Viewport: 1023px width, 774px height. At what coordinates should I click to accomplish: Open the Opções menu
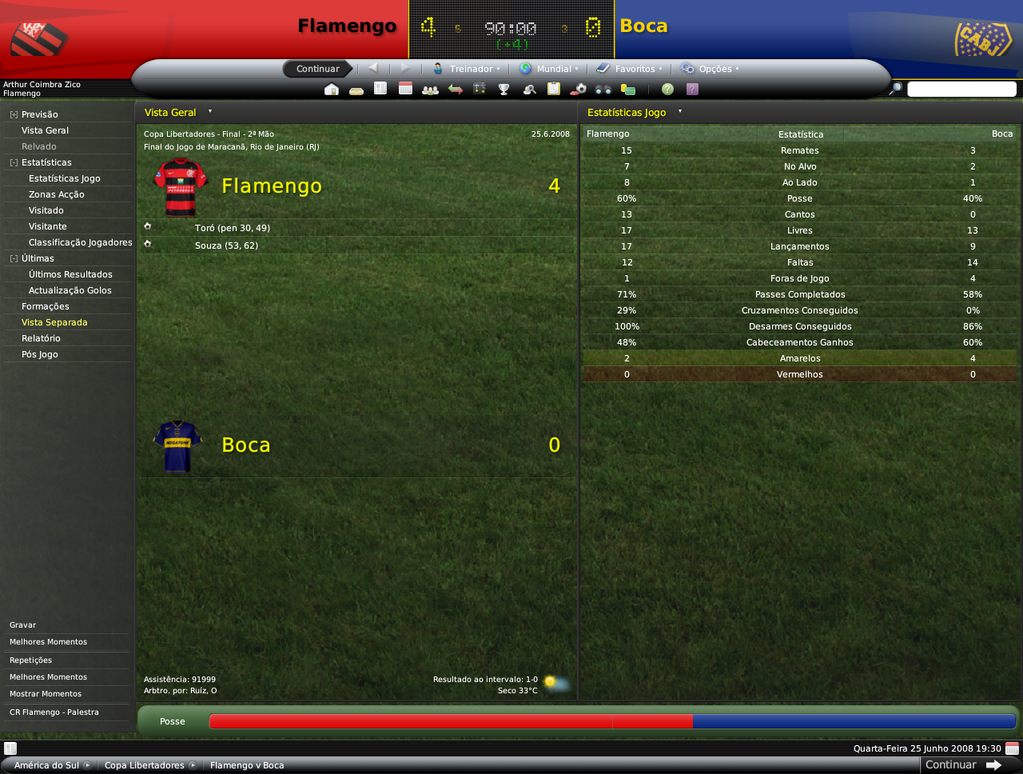pos(712,69)
